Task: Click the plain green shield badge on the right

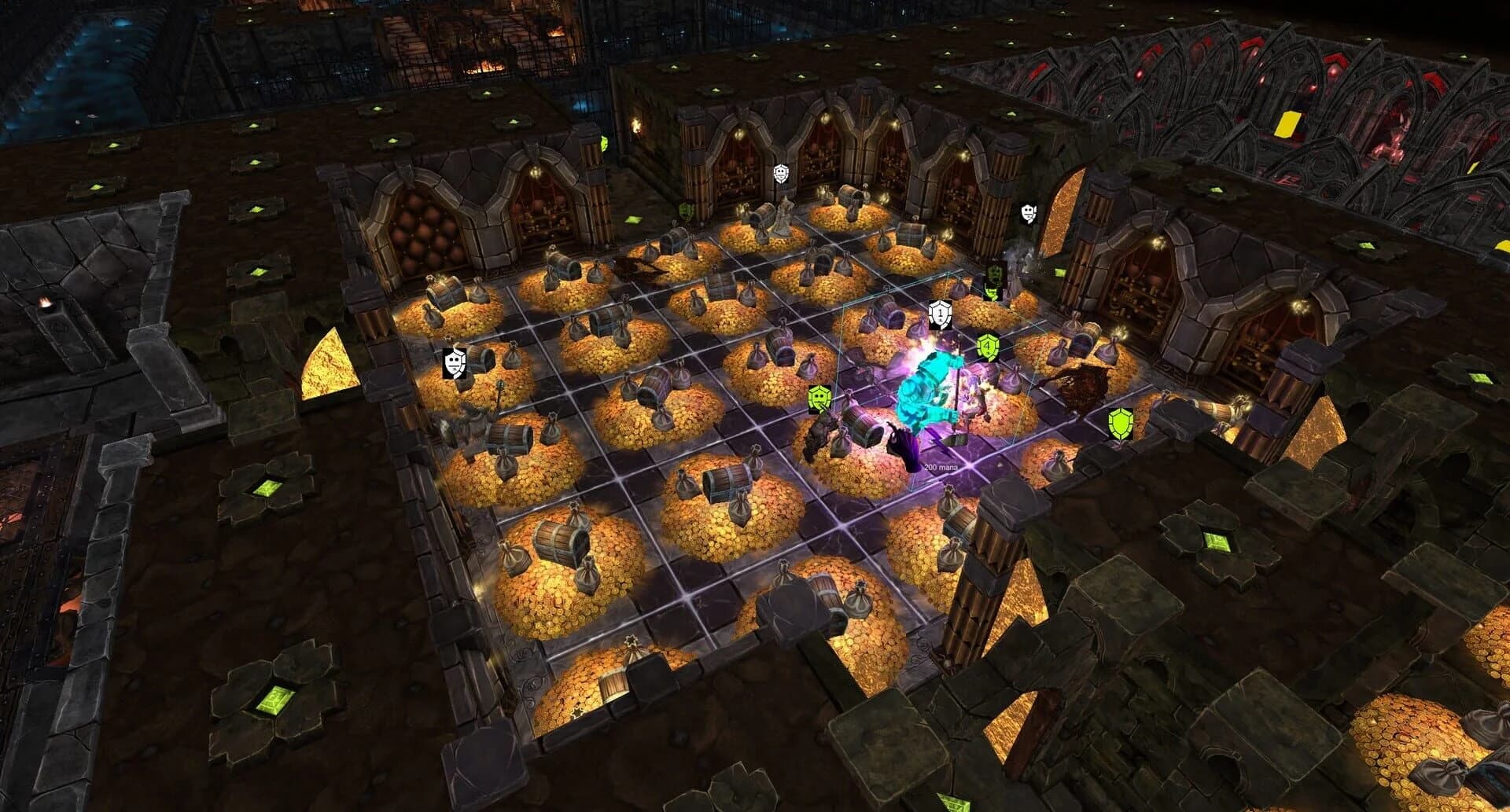Action: click(1119, 425)
